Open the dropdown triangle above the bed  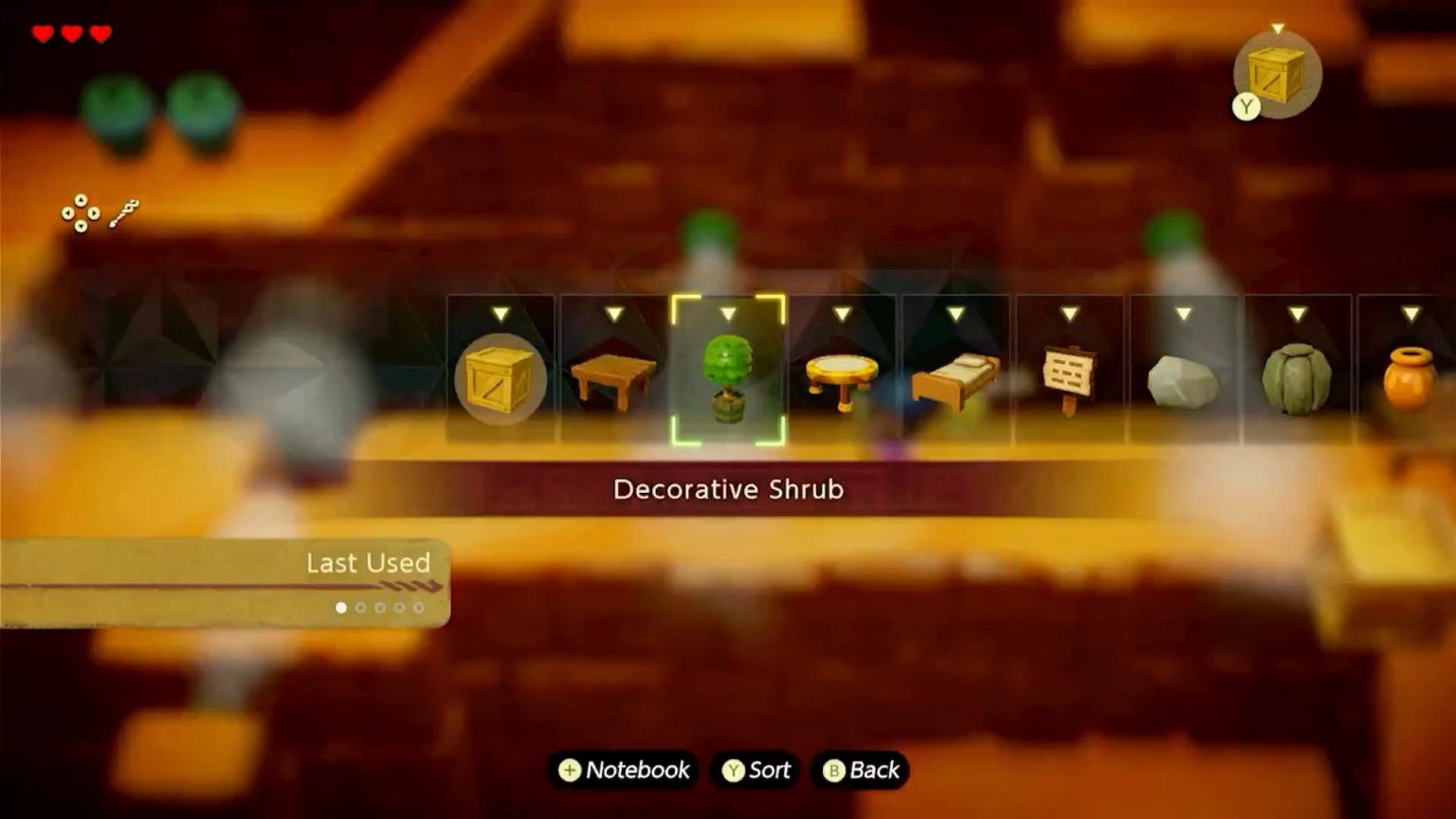(955, 311)
